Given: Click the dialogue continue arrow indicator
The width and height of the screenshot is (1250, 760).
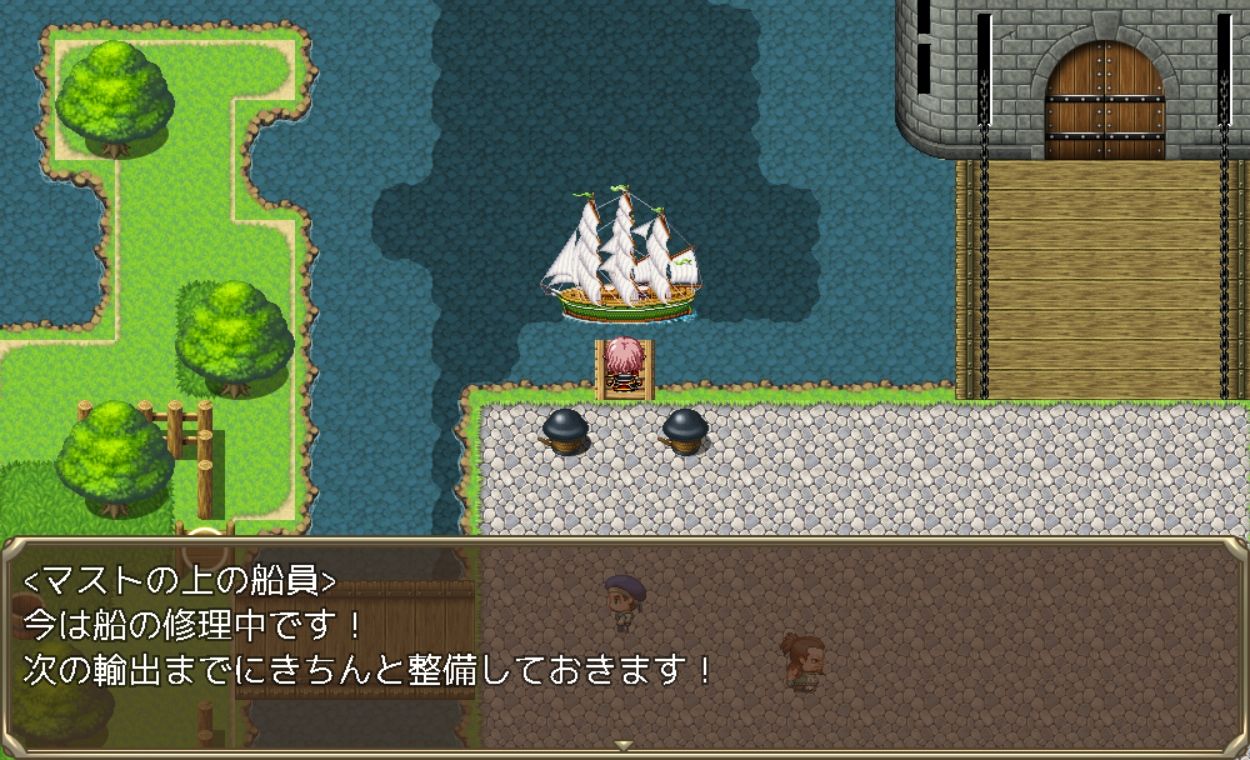Looking at the screenshot, I should tap(624, 745).
